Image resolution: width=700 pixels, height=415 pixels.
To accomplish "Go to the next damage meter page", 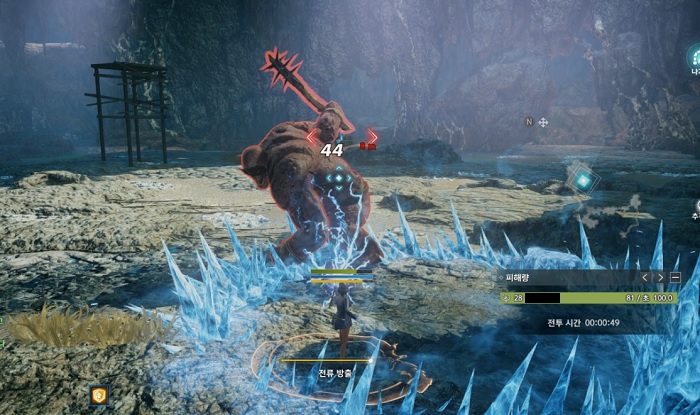I will (660, 277).
